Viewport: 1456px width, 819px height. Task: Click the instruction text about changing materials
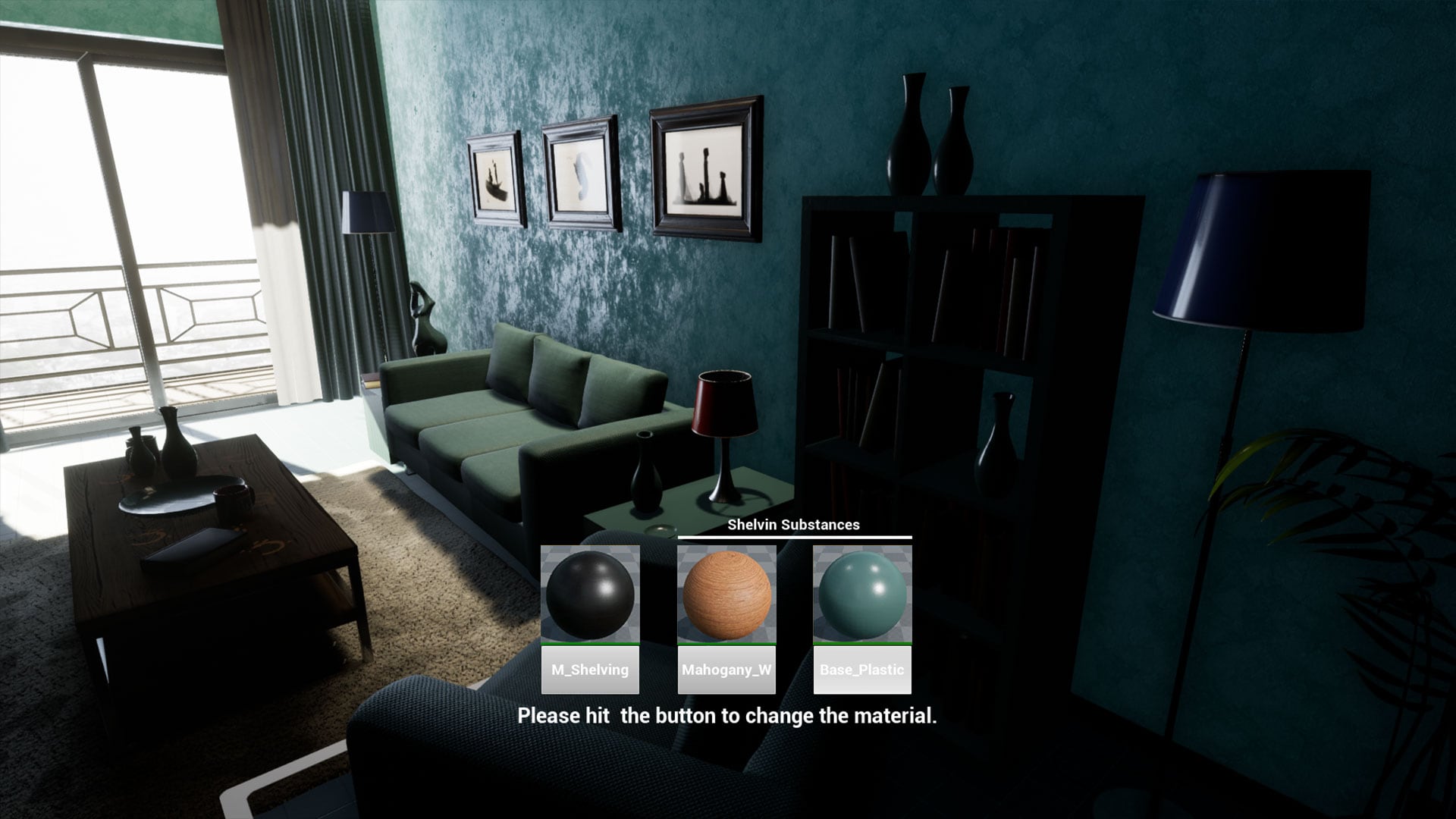[x=728, y=714]
